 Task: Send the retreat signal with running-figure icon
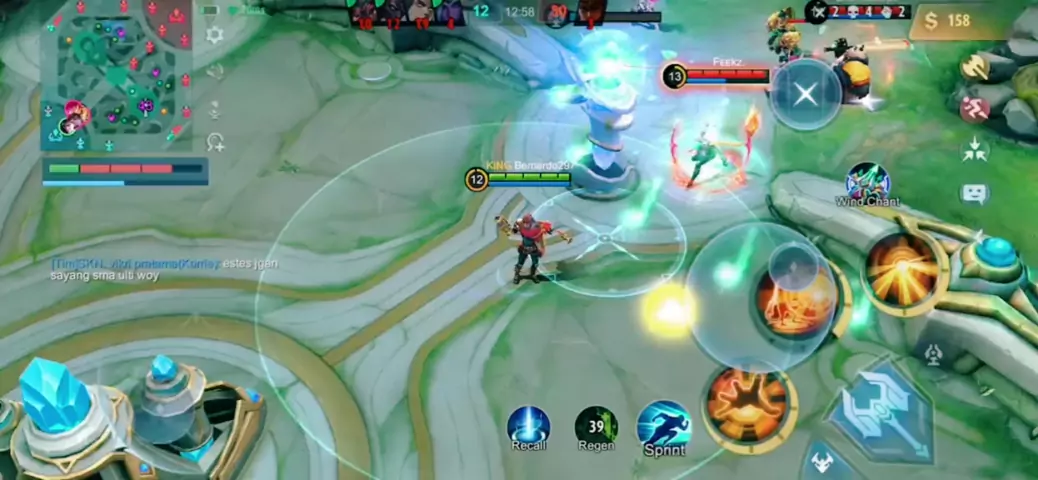tap(974, 108)
